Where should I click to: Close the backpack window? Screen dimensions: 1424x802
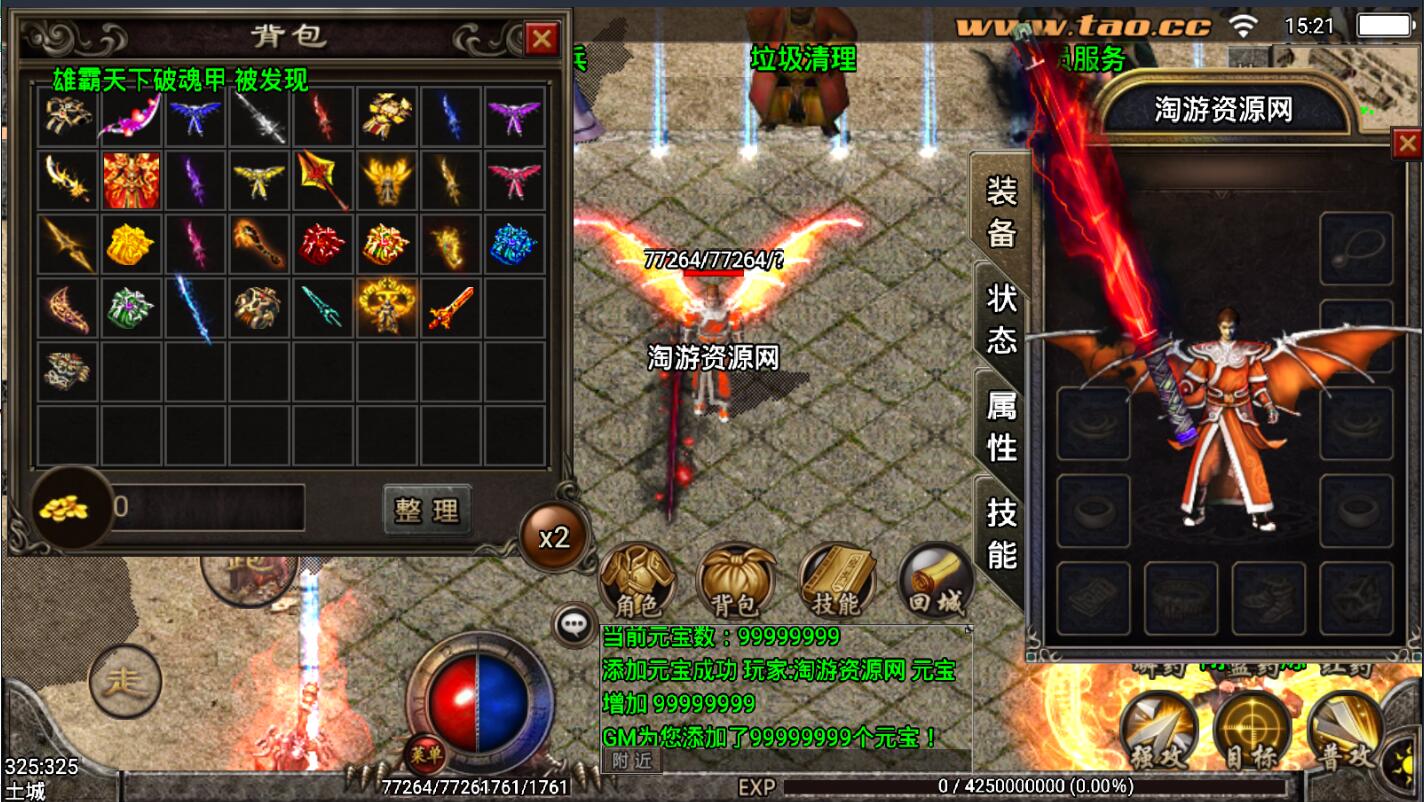542,39
